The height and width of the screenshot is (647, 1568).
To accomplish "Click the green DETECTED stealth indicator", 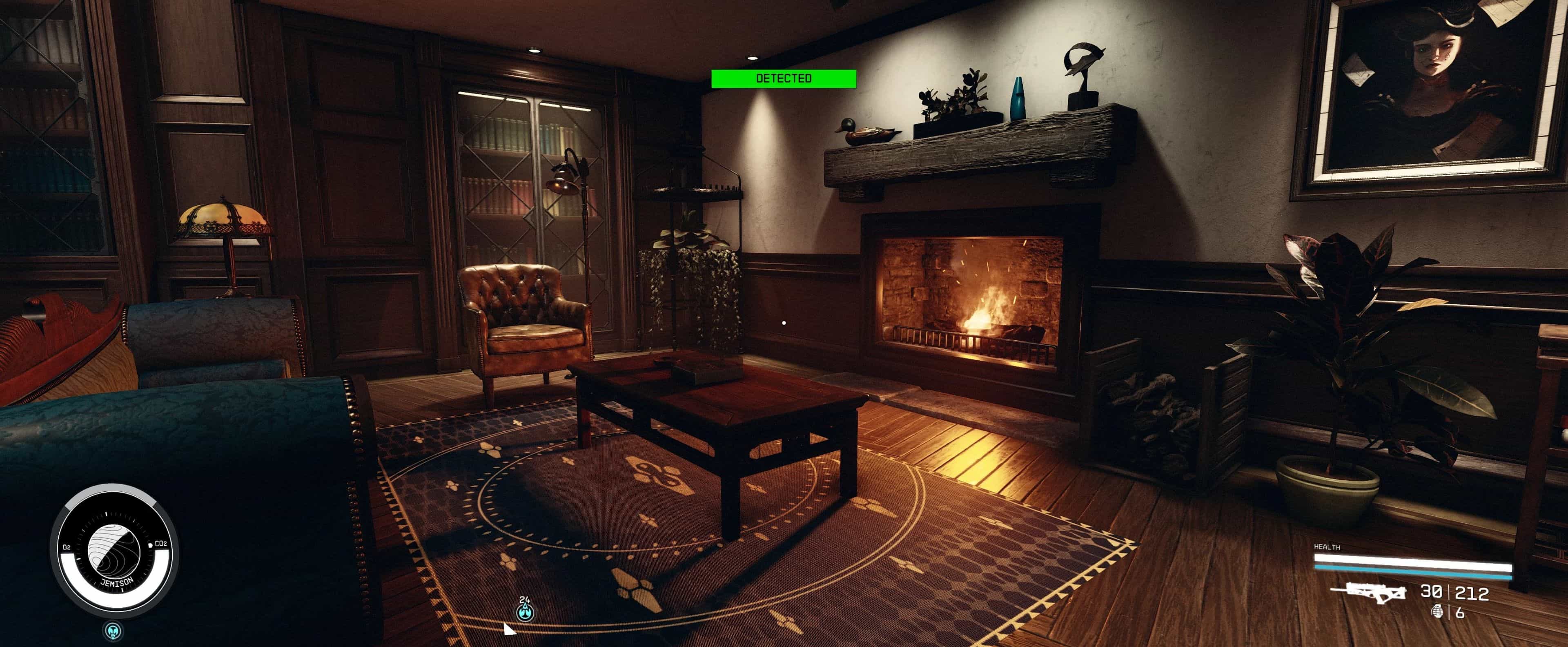I will [784, 78].
